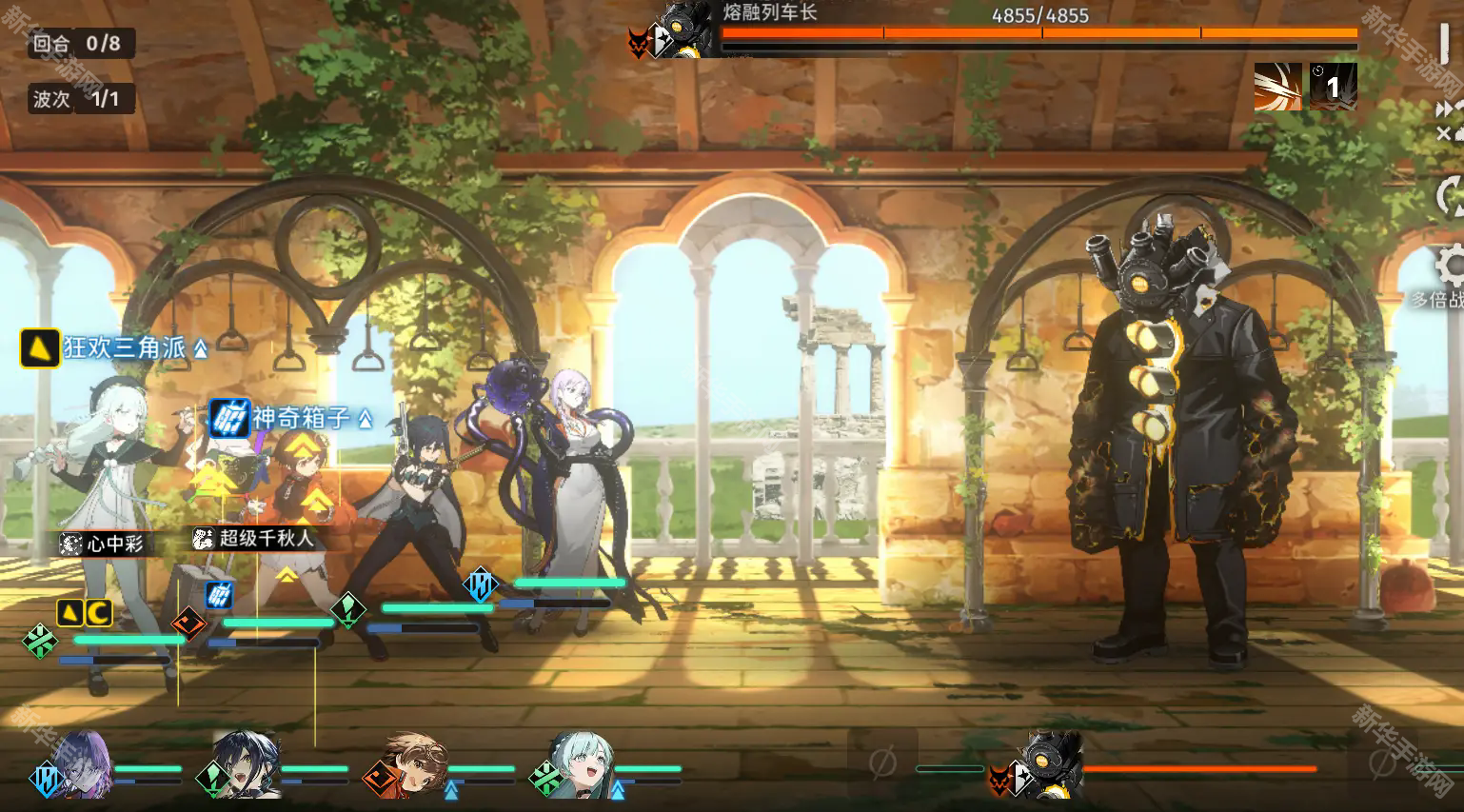The height and width of the screenshot is (812, 1464).
Task: Select the purple-haired character portrait
Action: click(x=84, y=763)
